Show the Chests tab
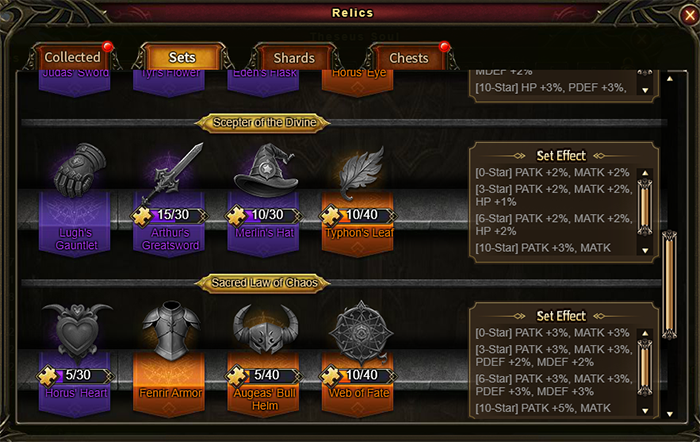Viewport: 700px width, 442px height. pyautogui.click(x=408, y=58)
